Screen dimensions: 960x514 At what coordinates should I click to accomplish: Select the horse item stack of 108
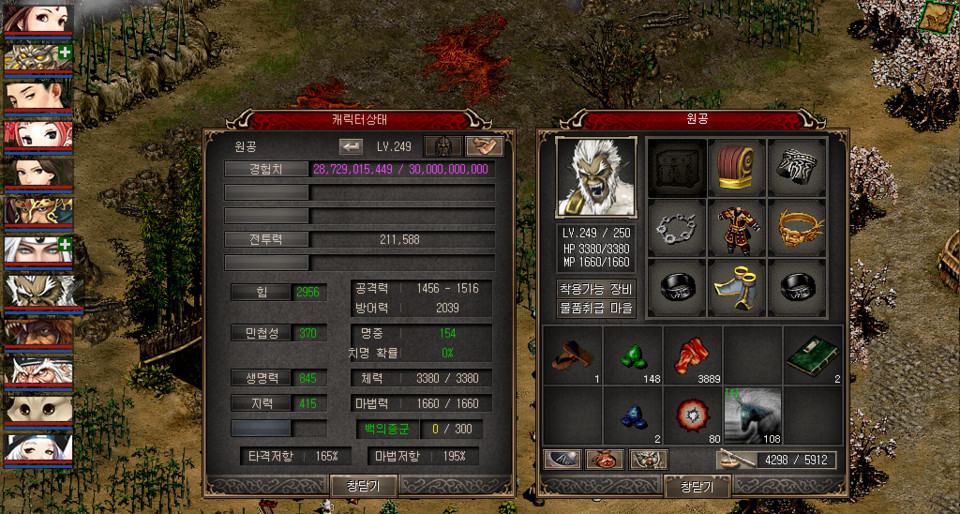[752, 413]
